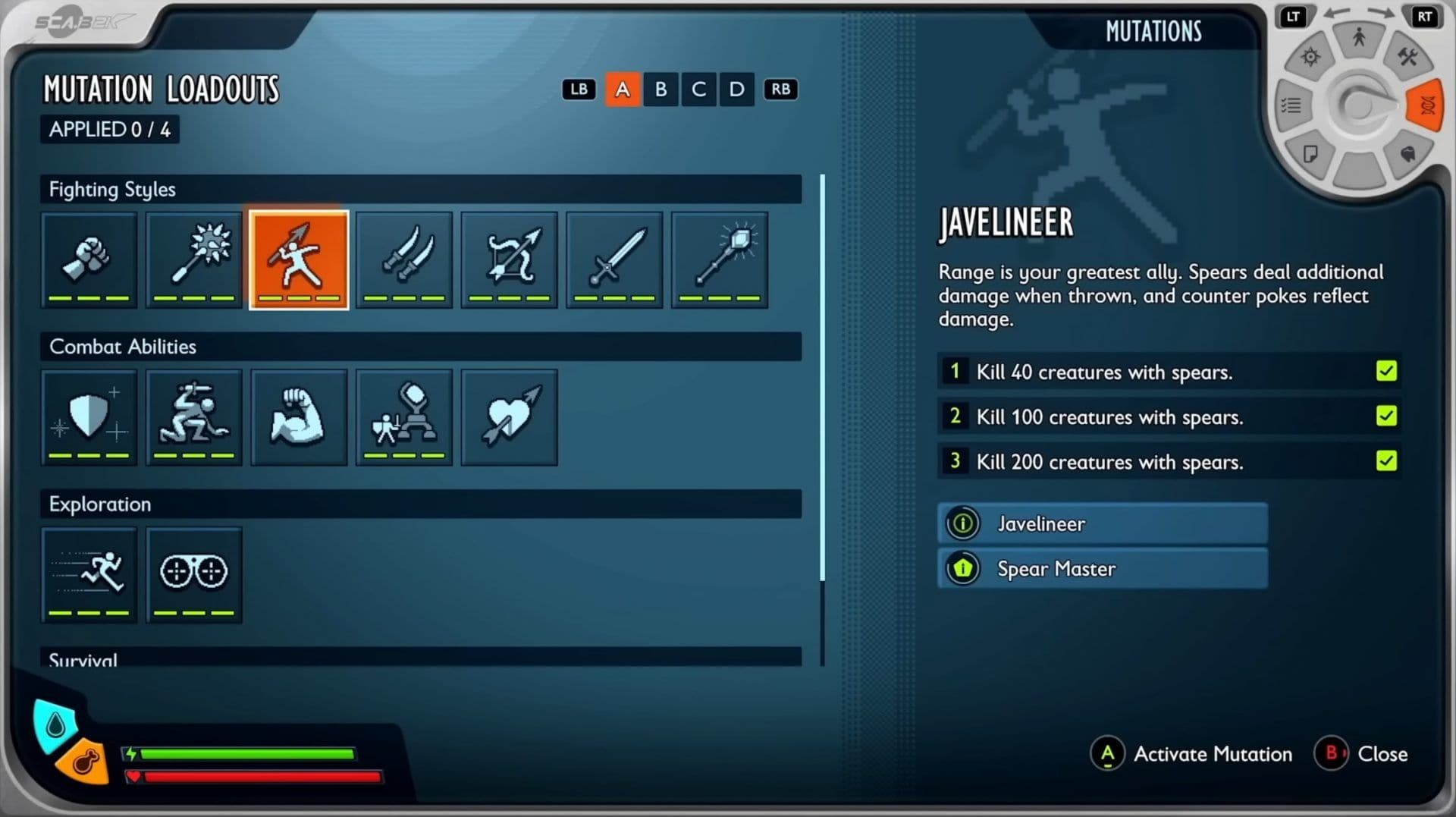Pick the heart with arrow mutation
The image size is (1456, 817).
(x=509, y=416)
